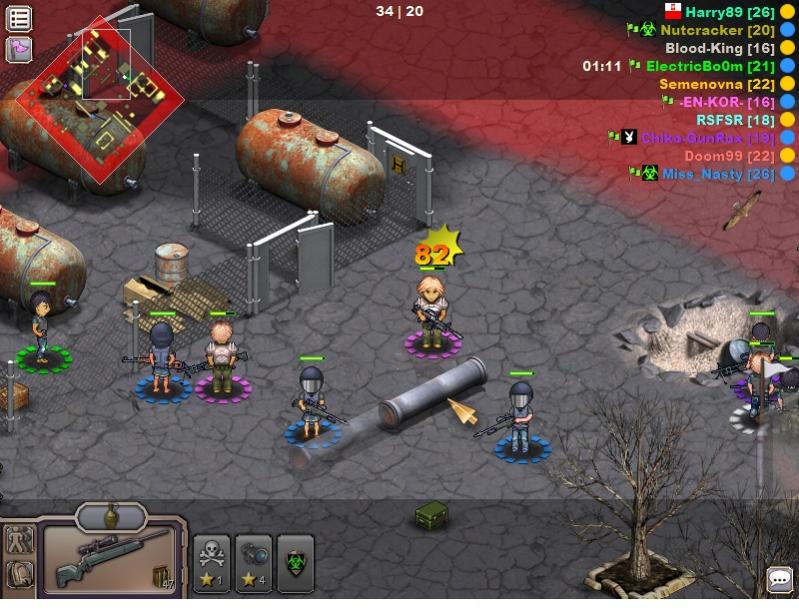Select ElectricBo0m in the player list
The height and width of the screenshot is (613, 799).
[x=710, y=66]
